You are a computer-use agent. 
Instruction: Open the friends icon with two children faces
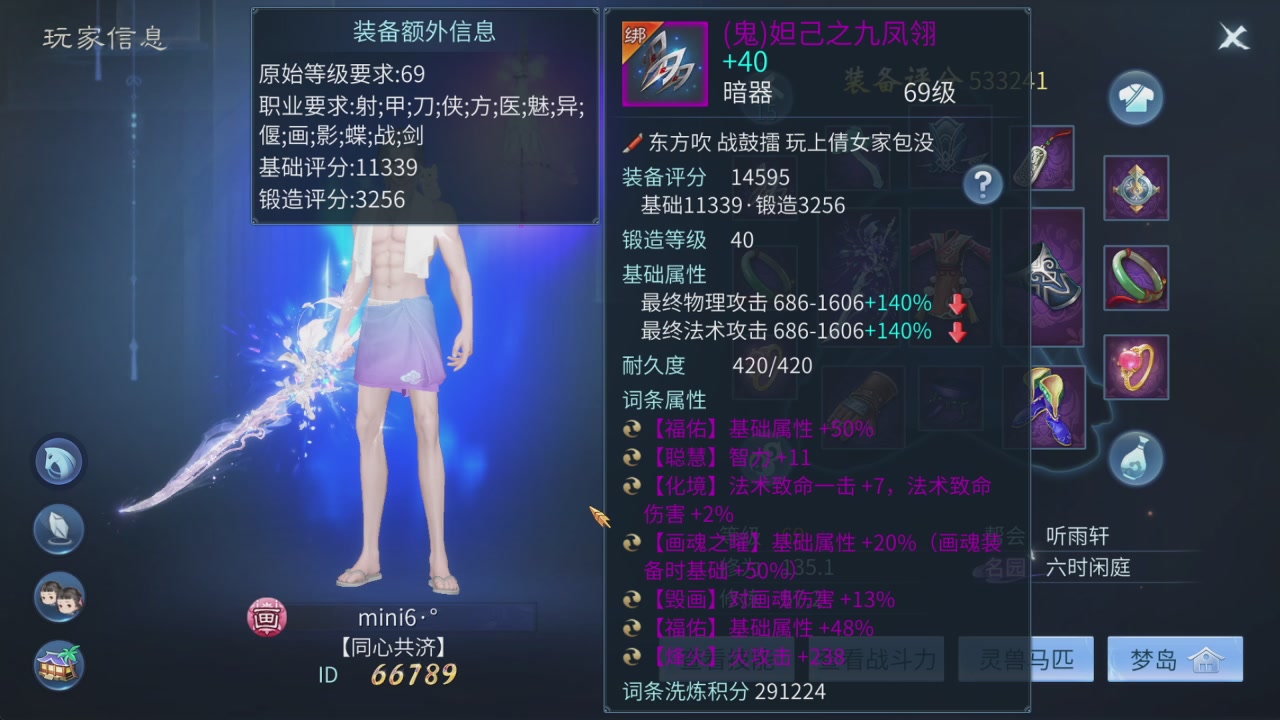pyautogui.click(x=58, y=597)
